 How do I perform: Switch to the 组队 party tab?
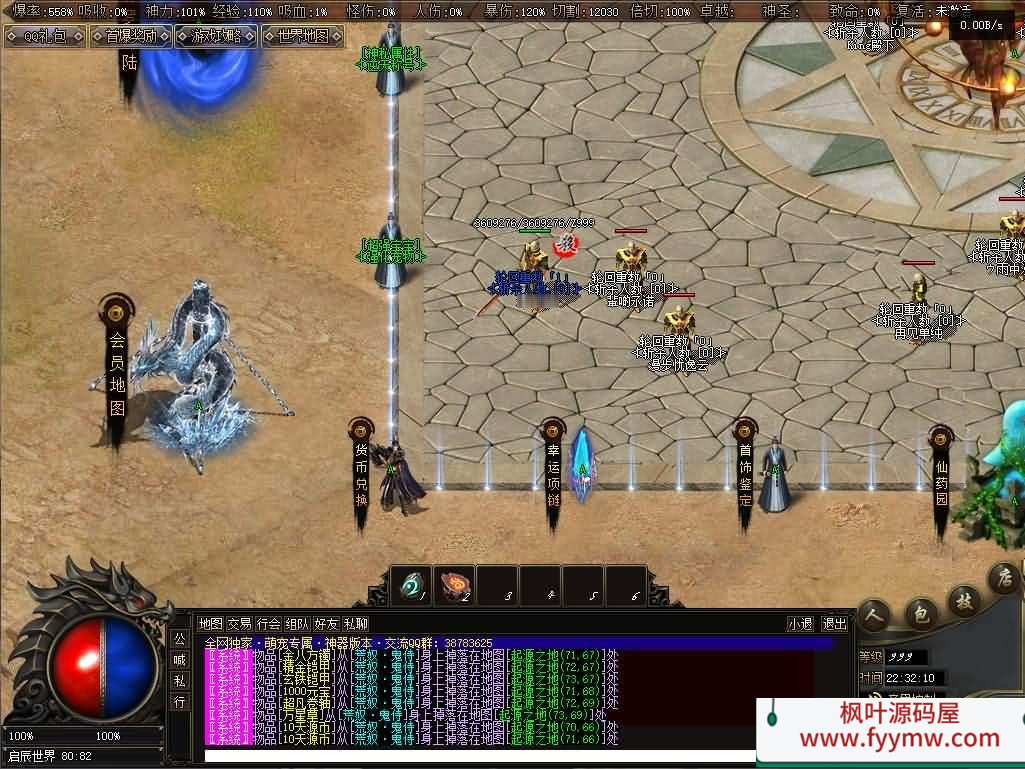coord(297,623)
